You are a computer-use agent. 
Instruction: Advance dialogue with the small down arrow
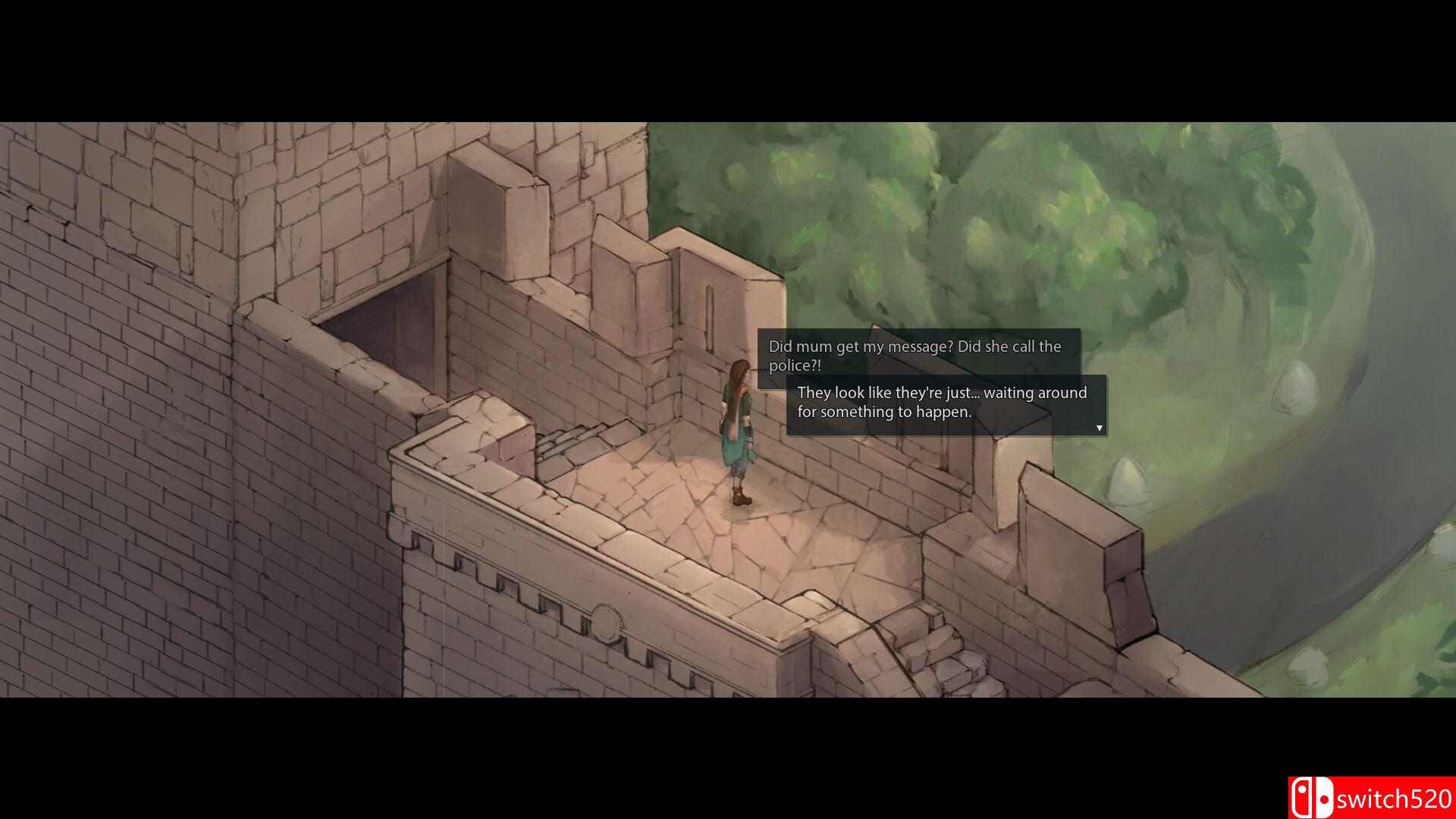pyautogui.click(x=1099, y=428)
